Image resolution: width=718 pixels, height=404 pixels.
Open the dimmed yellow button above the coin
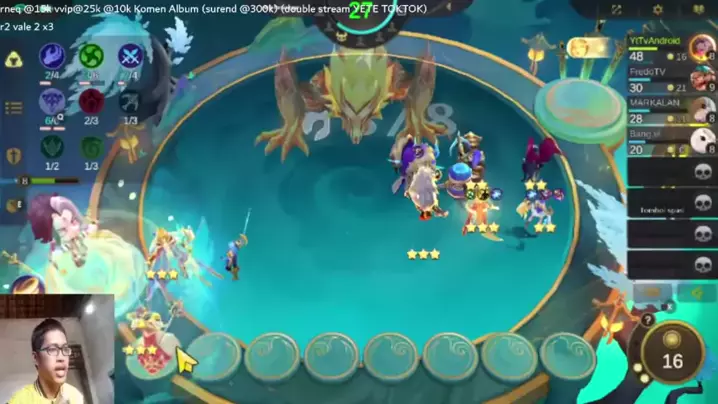coord(652,293)
